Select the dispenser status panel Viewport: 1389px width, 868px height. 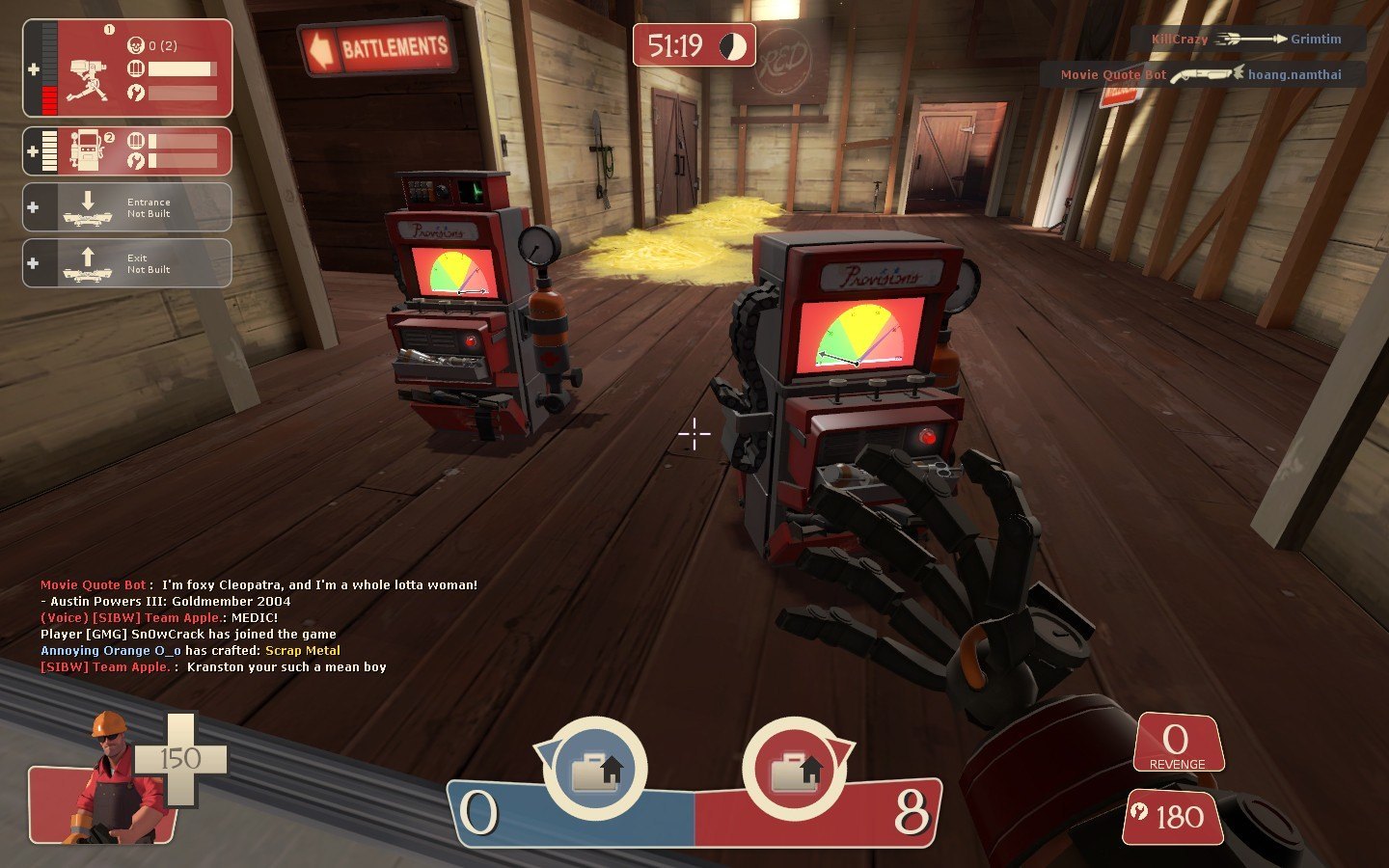click(x=127, y=151)
